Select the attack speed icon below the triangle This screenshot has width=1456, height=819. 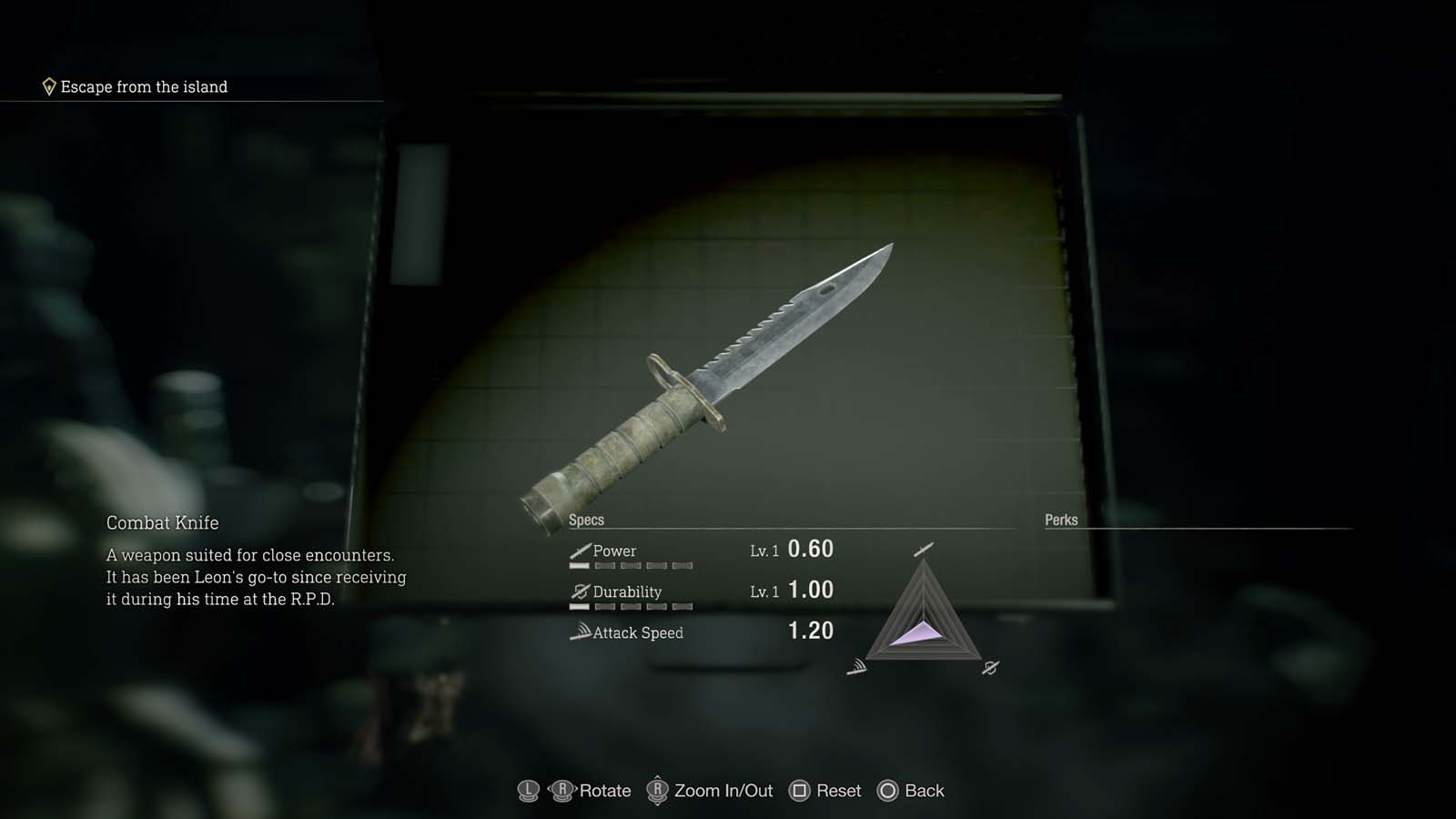click(x=857, y=669)
